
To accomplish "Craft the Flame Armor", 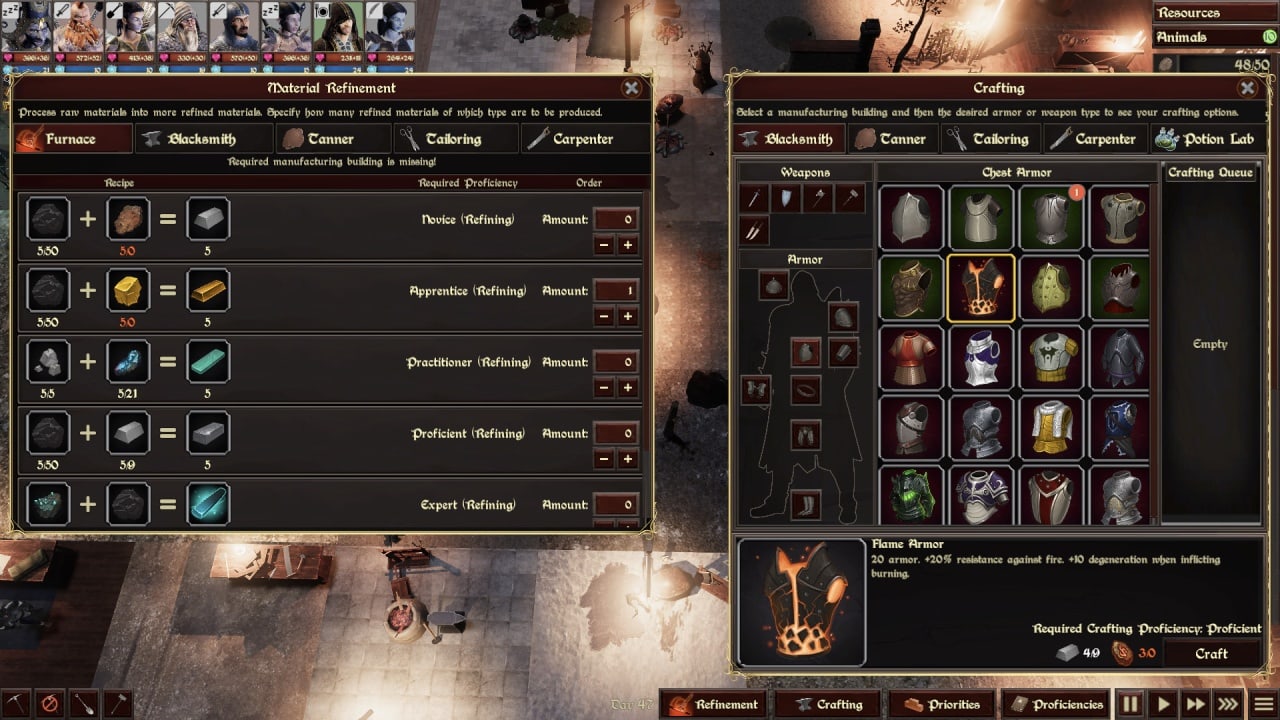I will [x=1211, y=653].
